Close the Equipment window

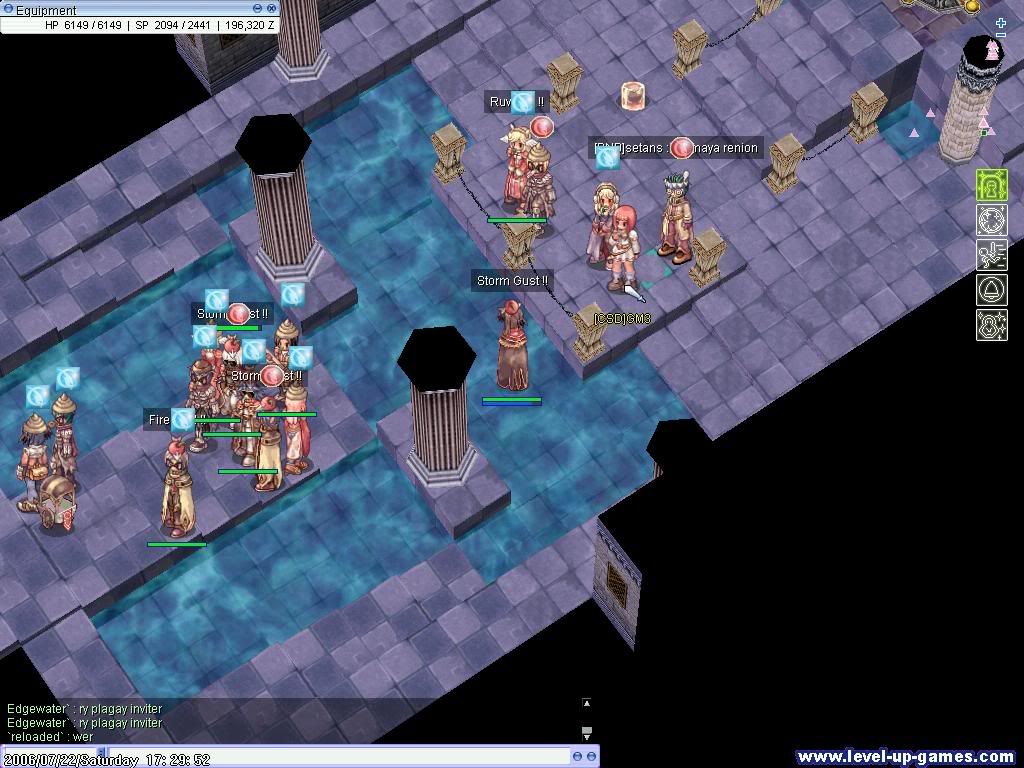tap(271, 8)
